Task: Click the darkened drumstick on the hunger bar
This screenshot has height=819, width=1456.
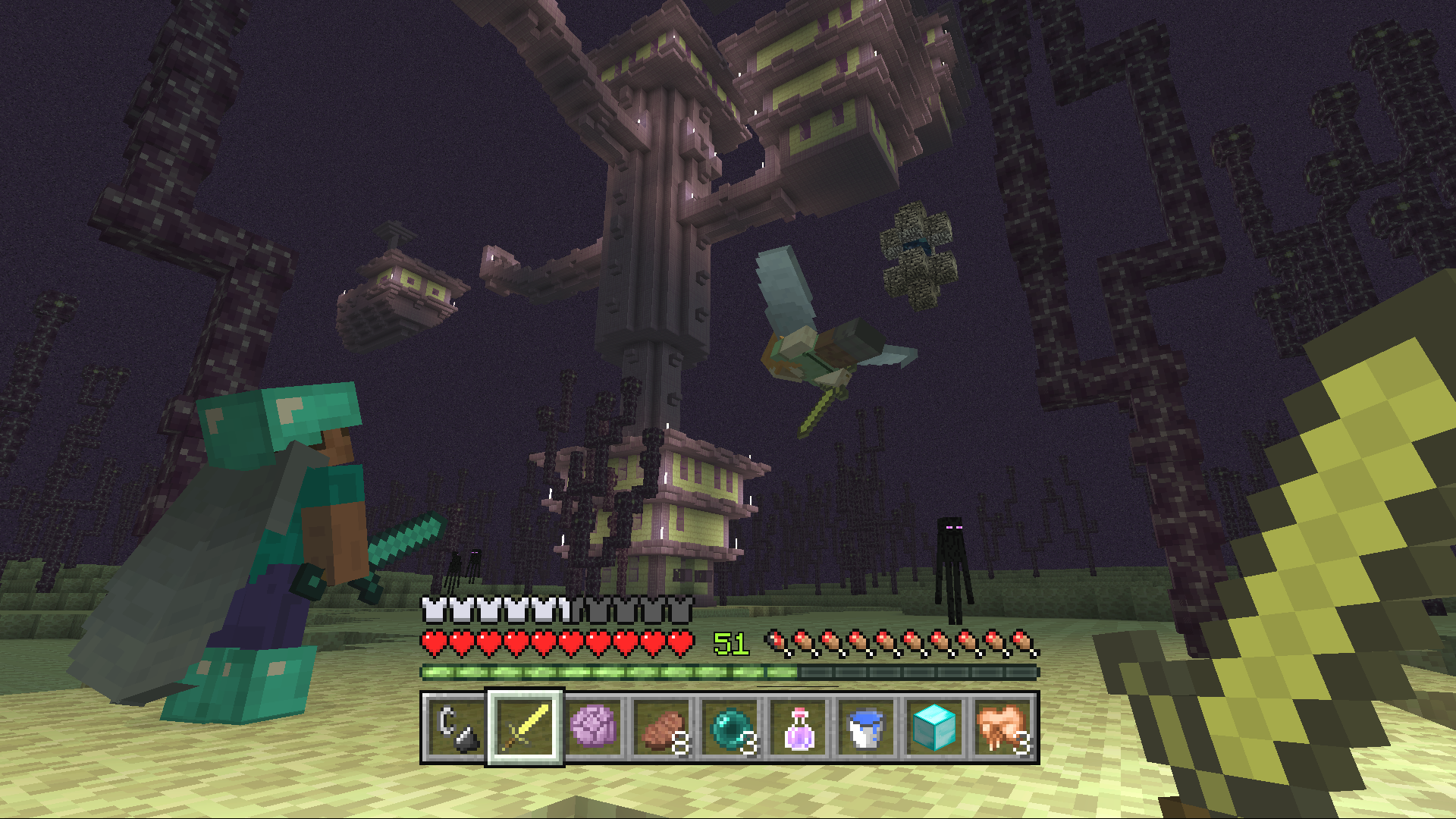Action: (775, 641)
